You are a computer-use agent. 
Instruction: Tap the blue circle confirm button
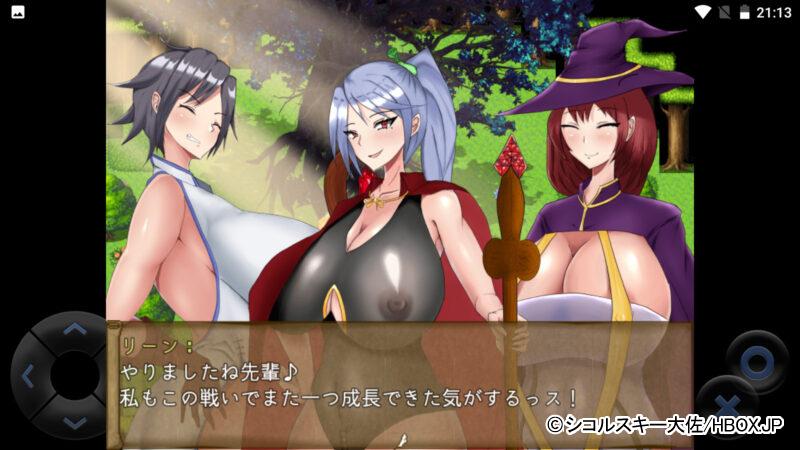click(x=757, y=359)
